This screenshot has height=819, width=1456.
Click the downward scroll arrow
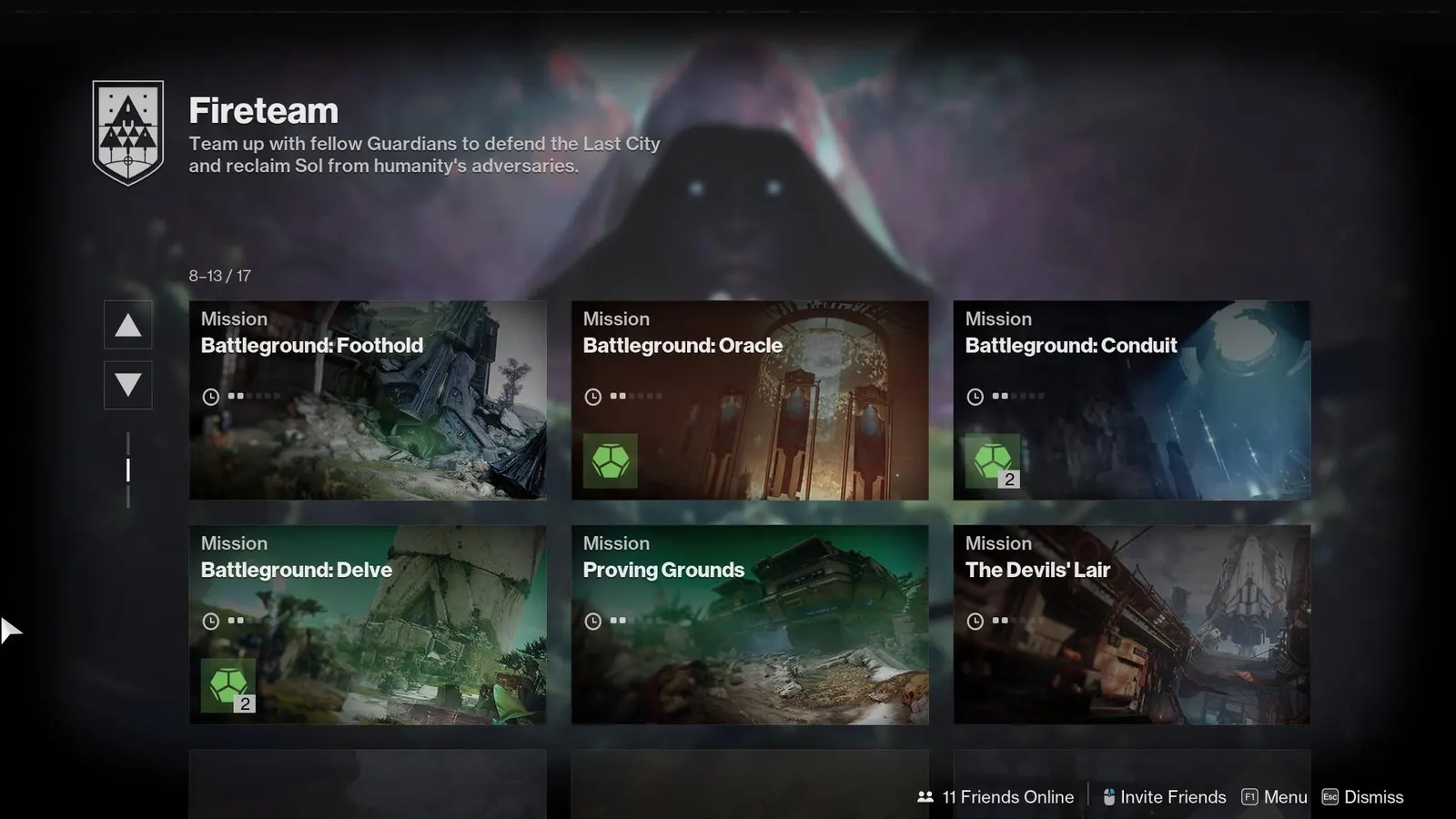(x=127, y=386)
